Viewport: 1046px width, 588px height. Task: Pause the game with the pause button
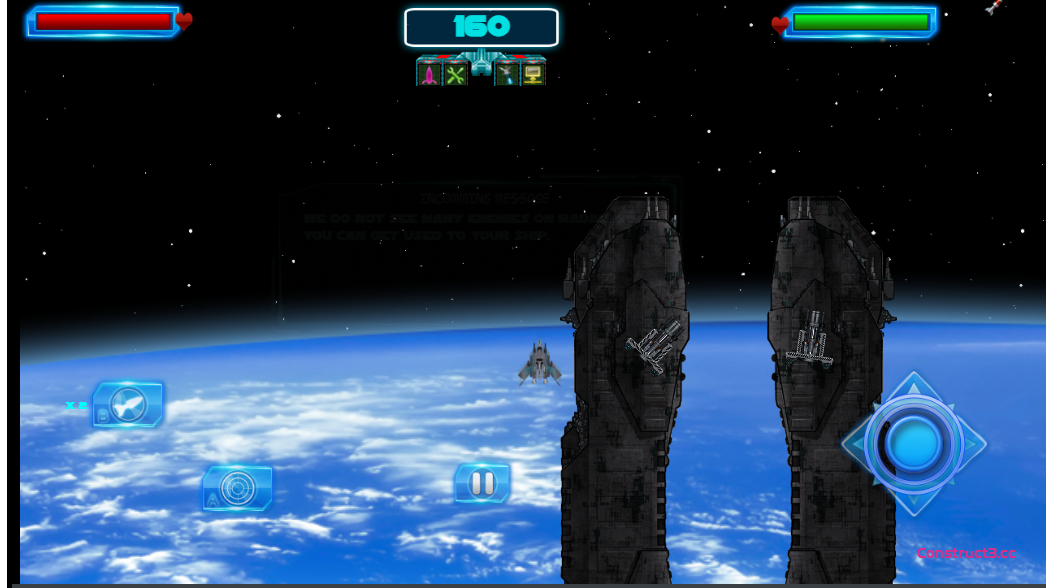point(482,483)
